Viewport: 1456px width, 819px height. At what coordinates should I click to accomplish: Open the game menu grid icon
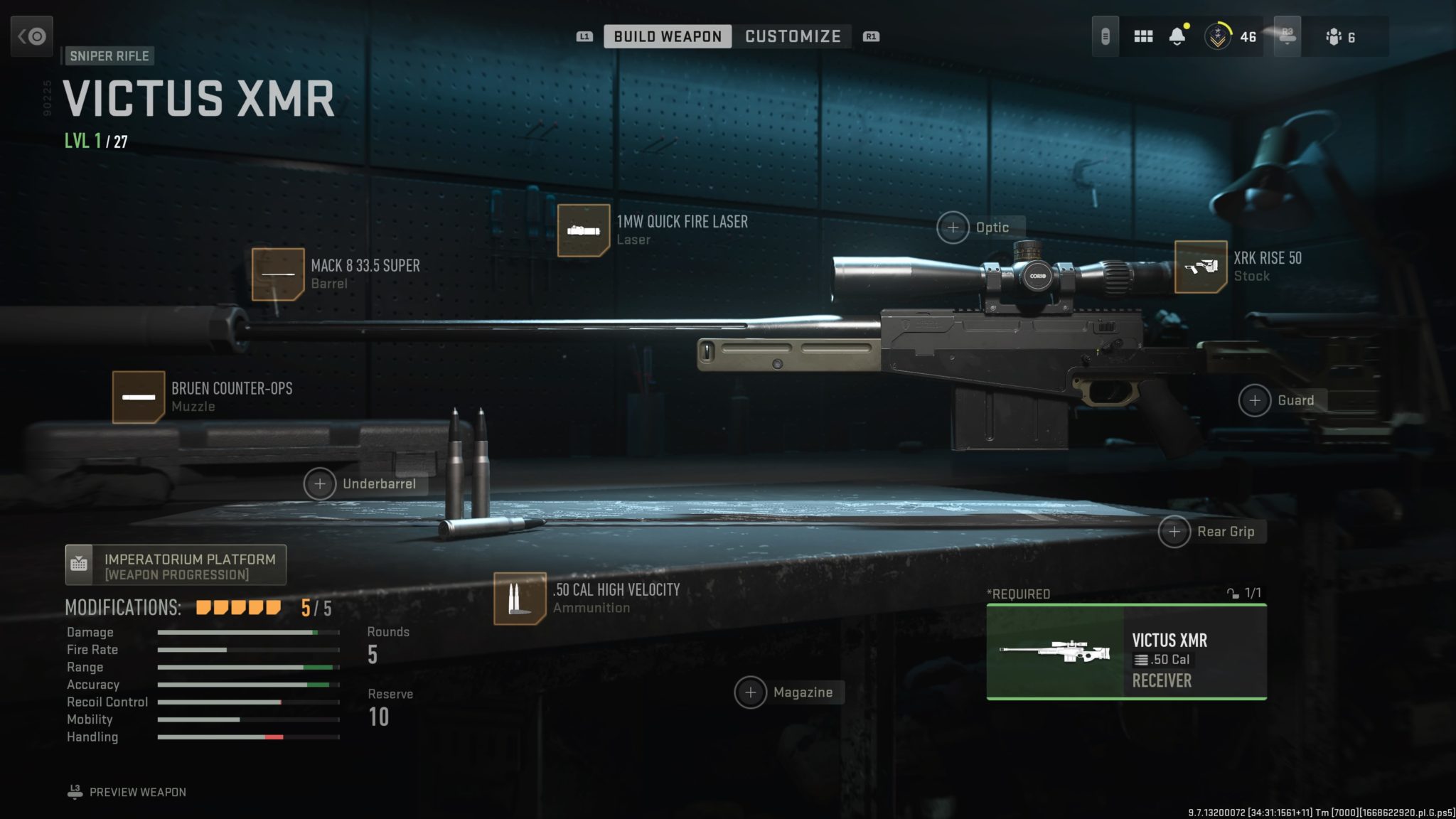[1143, 36]
